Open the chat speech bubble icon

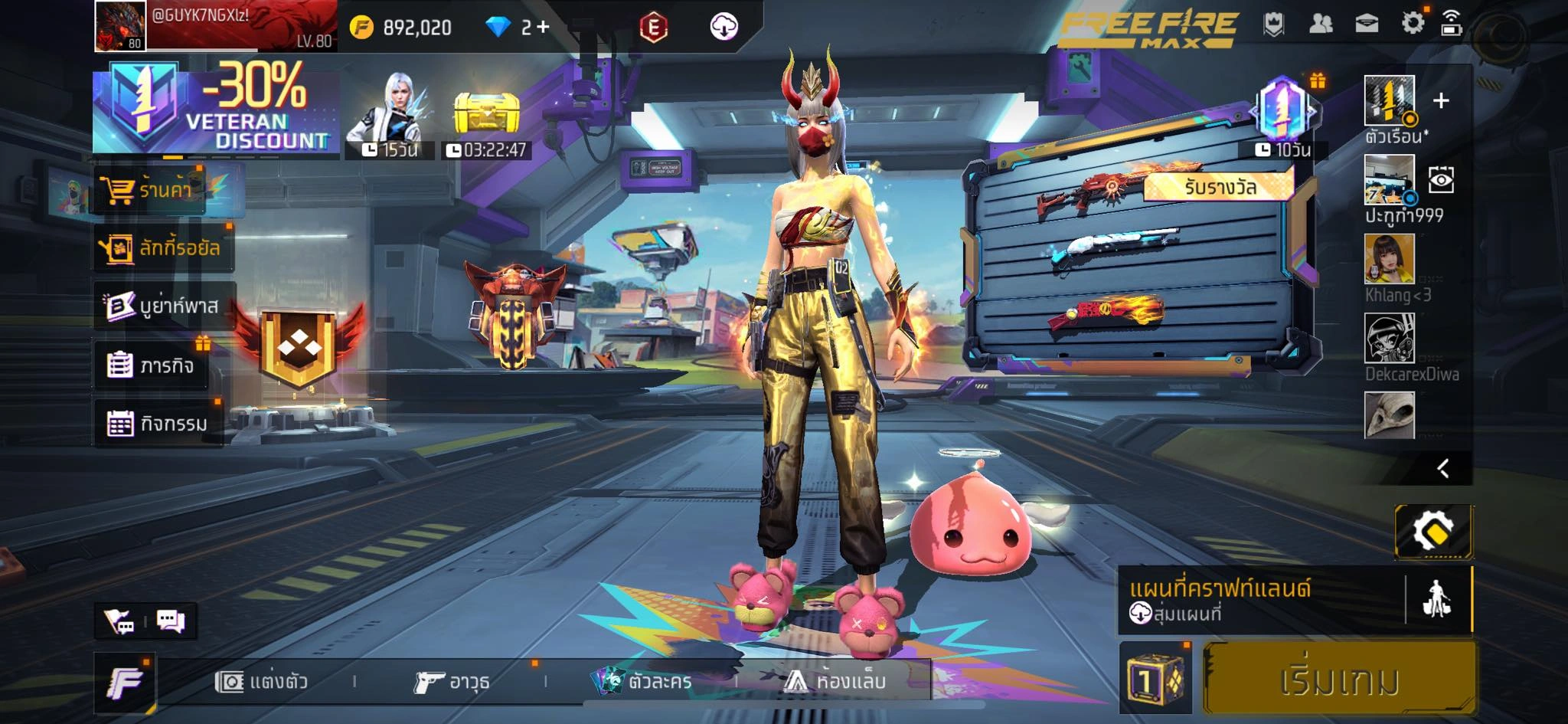tap(171, 621)
